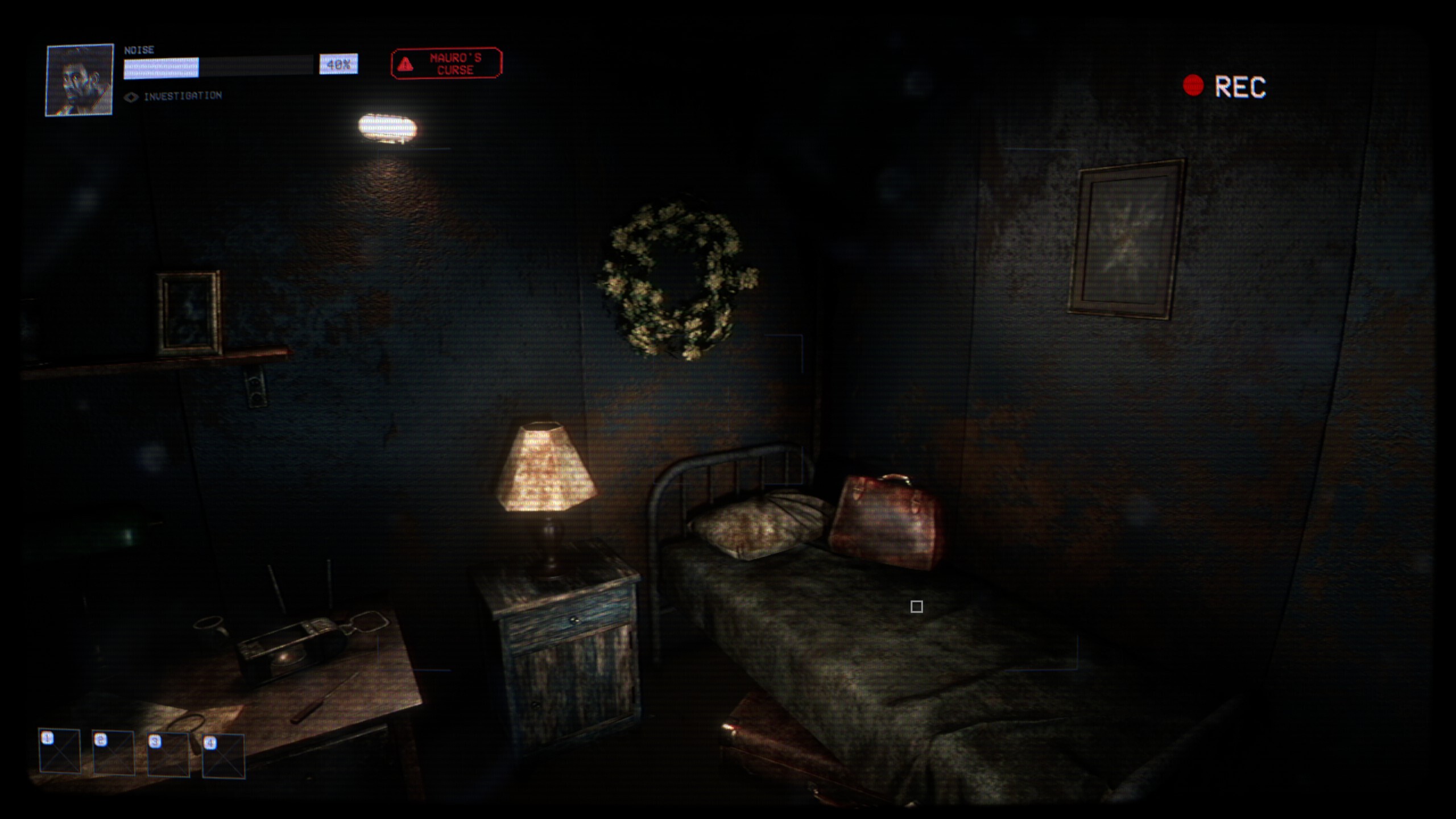This screenshot has width=1456, height=819.
Task: Click the crosshair reticle on the bed
Action: pos(917,607)
